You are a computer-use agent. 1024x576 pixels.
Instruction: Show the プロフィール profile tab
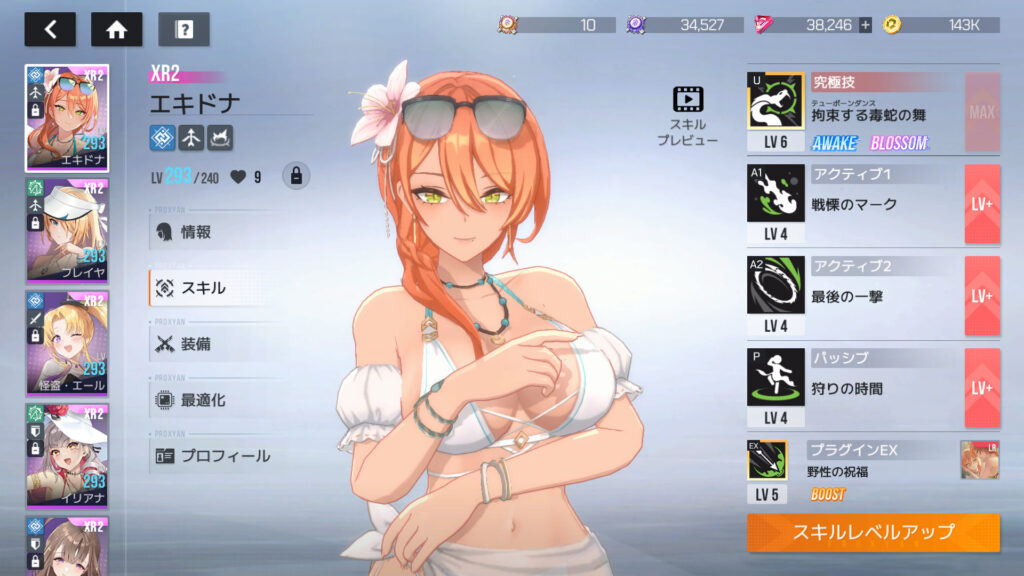[224, 456]
